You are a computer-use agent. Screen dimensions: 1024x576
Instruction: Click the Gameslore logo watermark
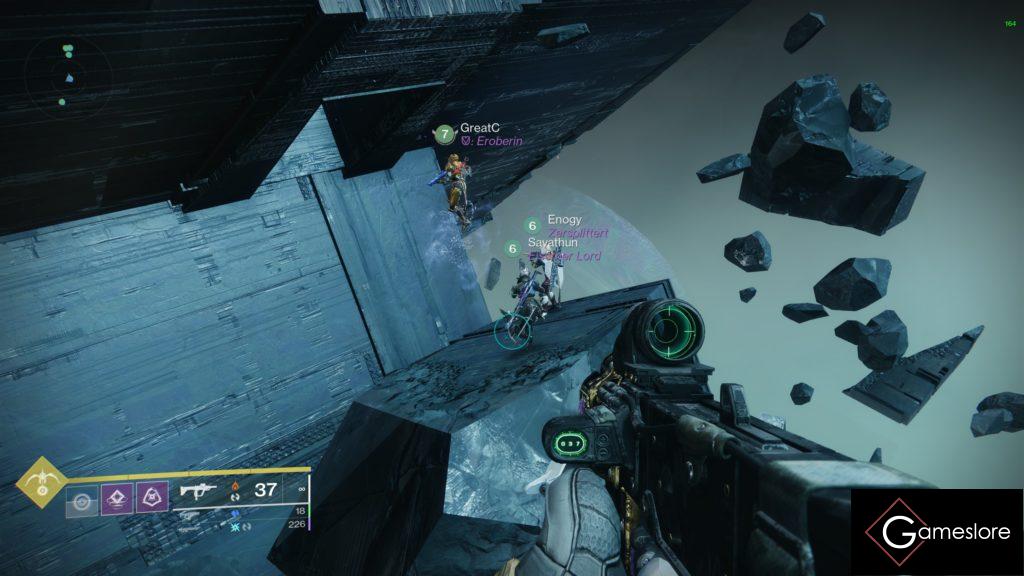coord(937,532)
